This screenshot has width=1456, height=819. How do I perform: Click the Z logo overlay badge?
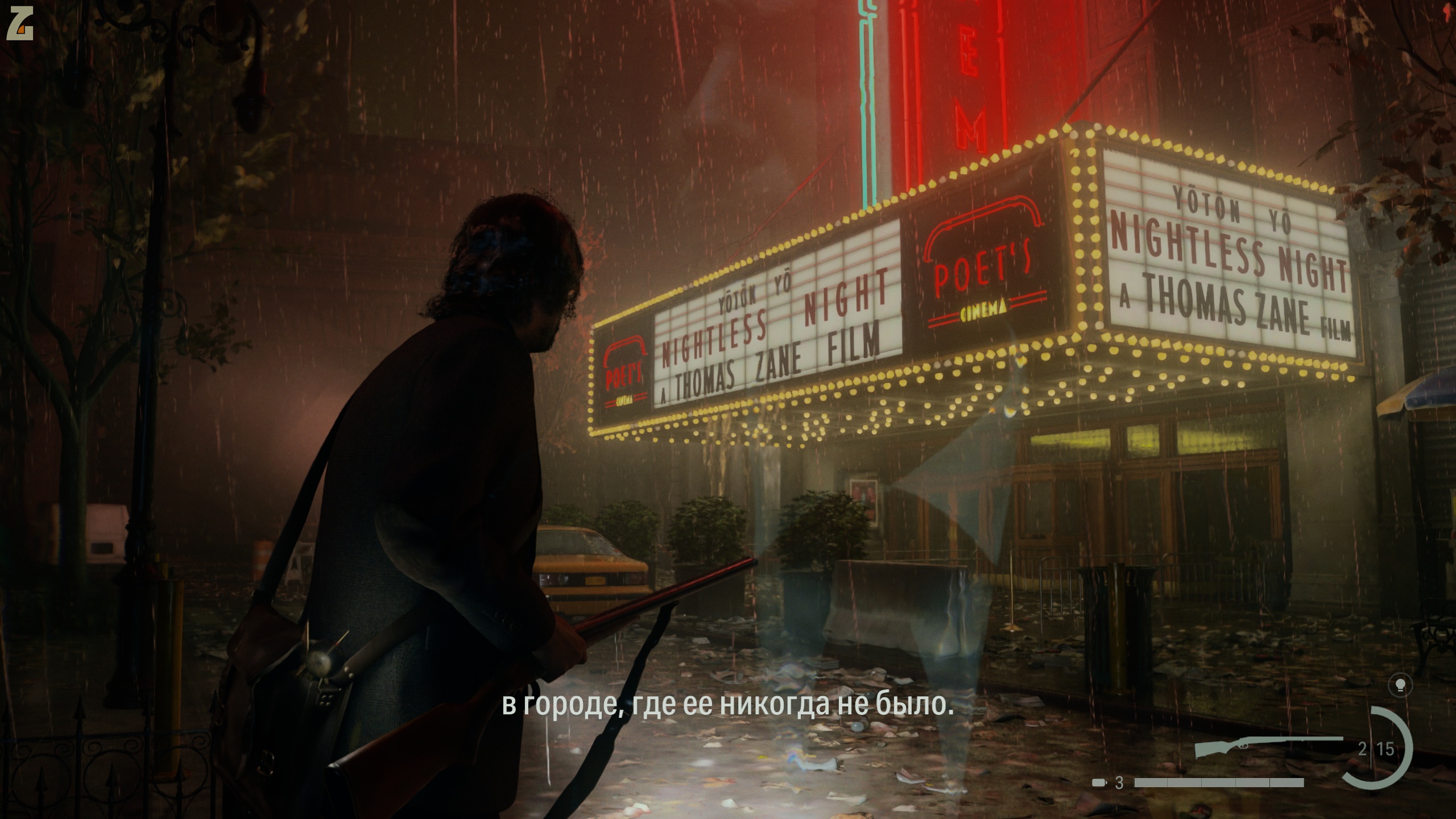[x=20, y=26]
